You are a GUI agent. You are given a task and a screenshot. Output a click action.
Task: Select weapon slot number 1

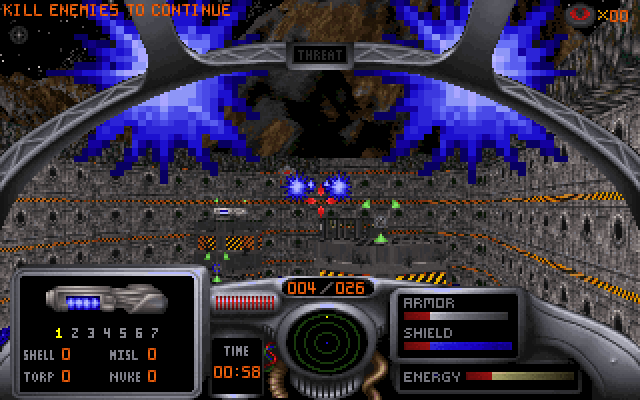pos(59,333)
